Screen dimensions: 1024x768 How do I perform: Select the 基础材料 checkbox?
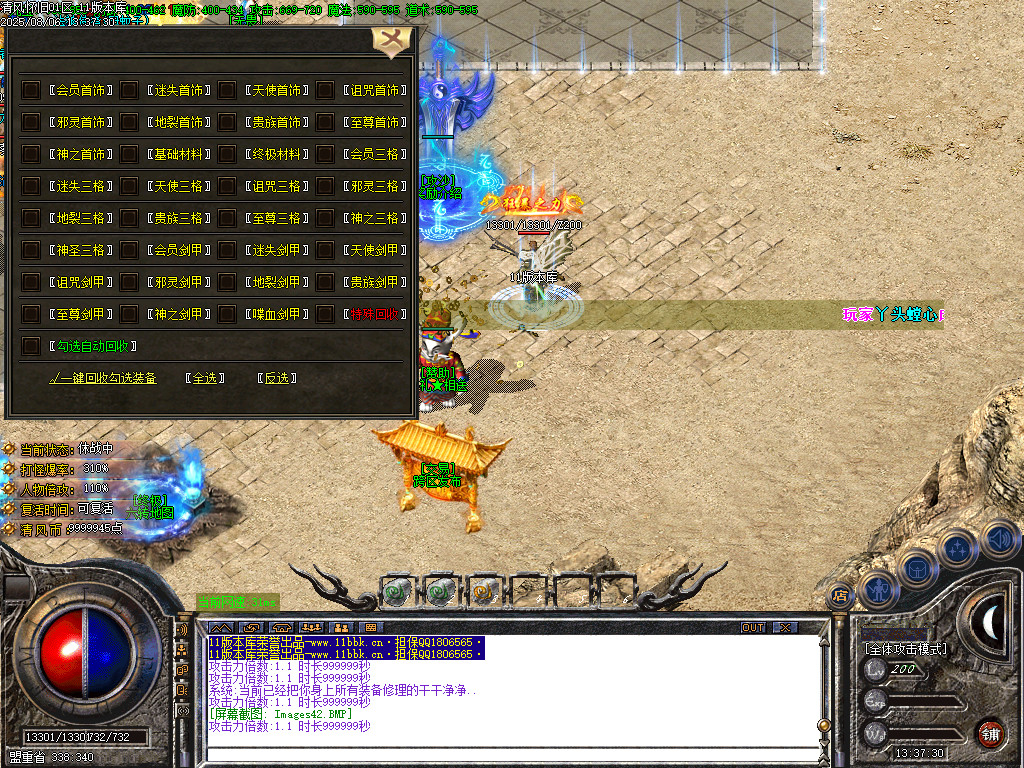coord(129,154)
